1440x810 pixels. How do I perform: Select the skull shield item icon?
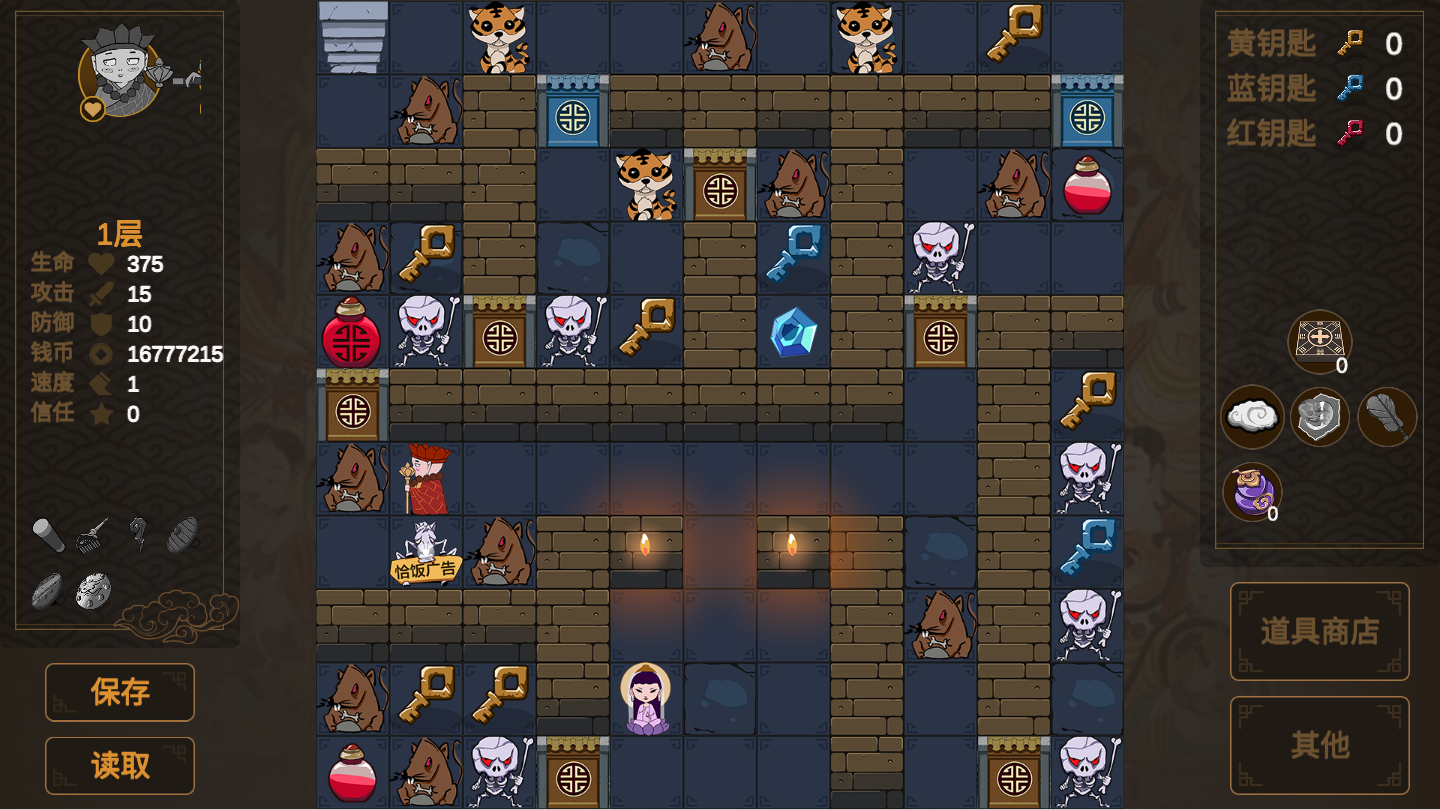(1320, 416)
